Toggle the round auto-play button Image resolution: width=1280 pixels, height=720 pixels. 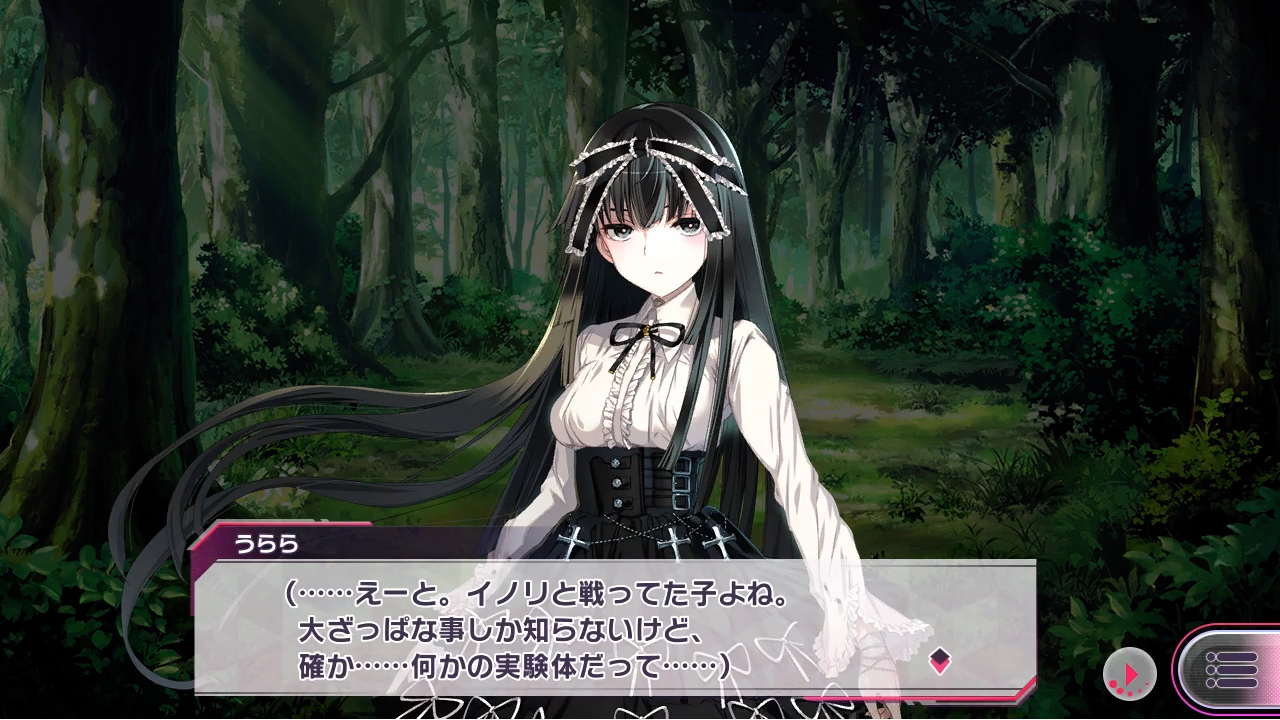point(1130,673)
